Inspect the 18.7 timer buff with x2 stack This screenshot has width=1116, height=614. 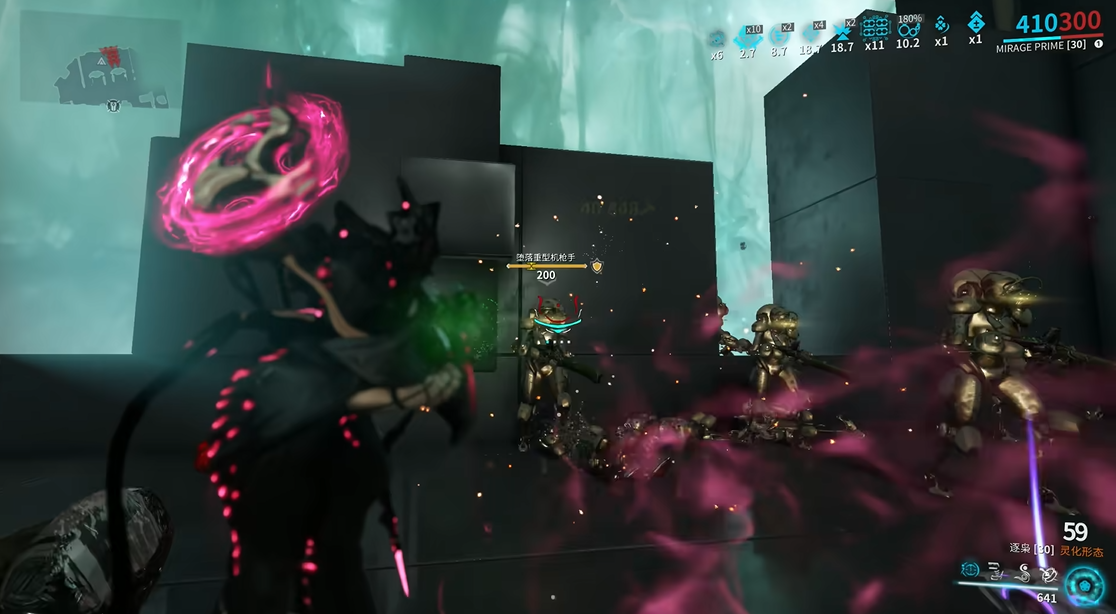(x=843, y=31)
